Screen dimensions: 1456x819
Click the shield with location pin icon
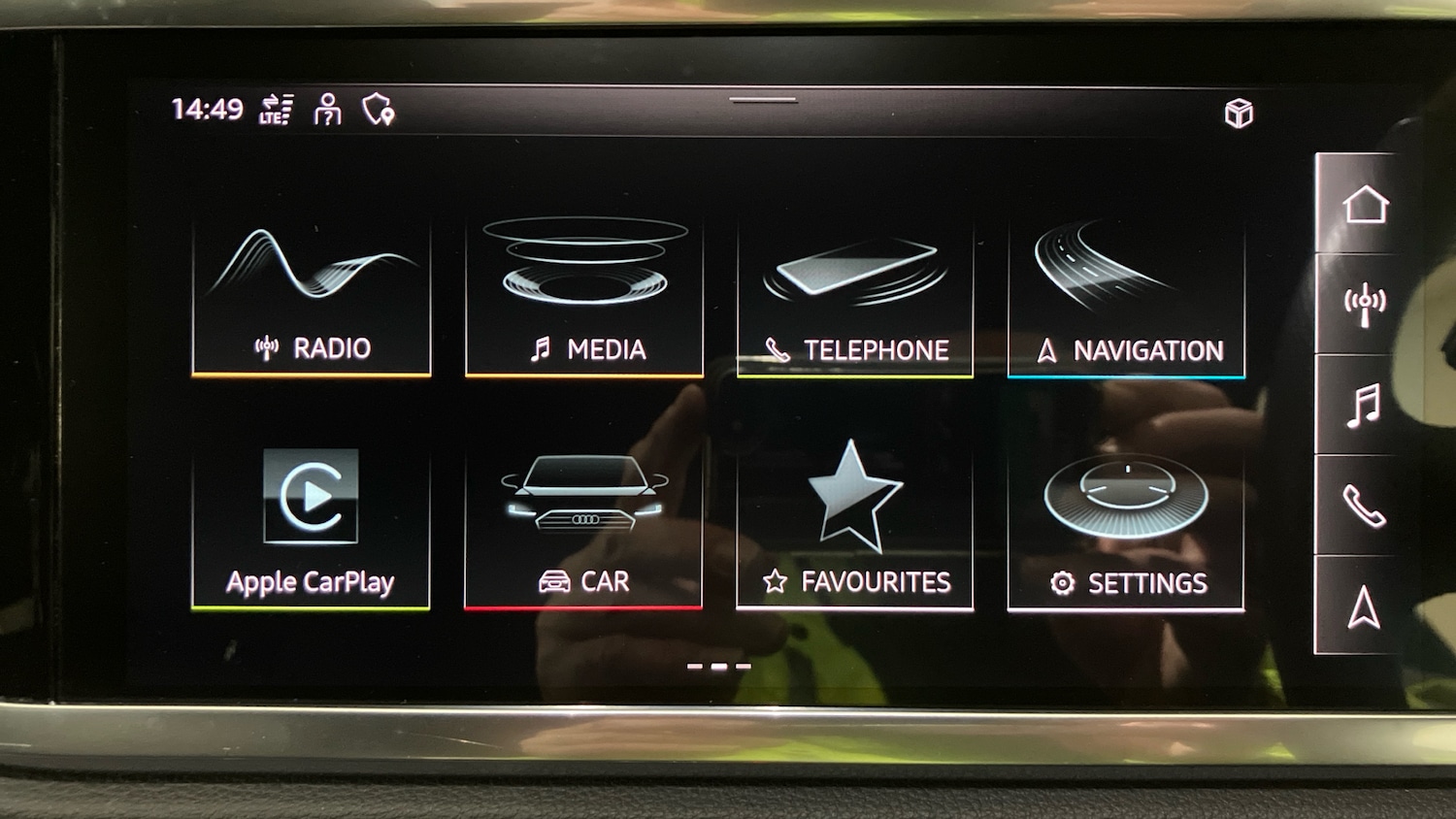coord(378,110)
